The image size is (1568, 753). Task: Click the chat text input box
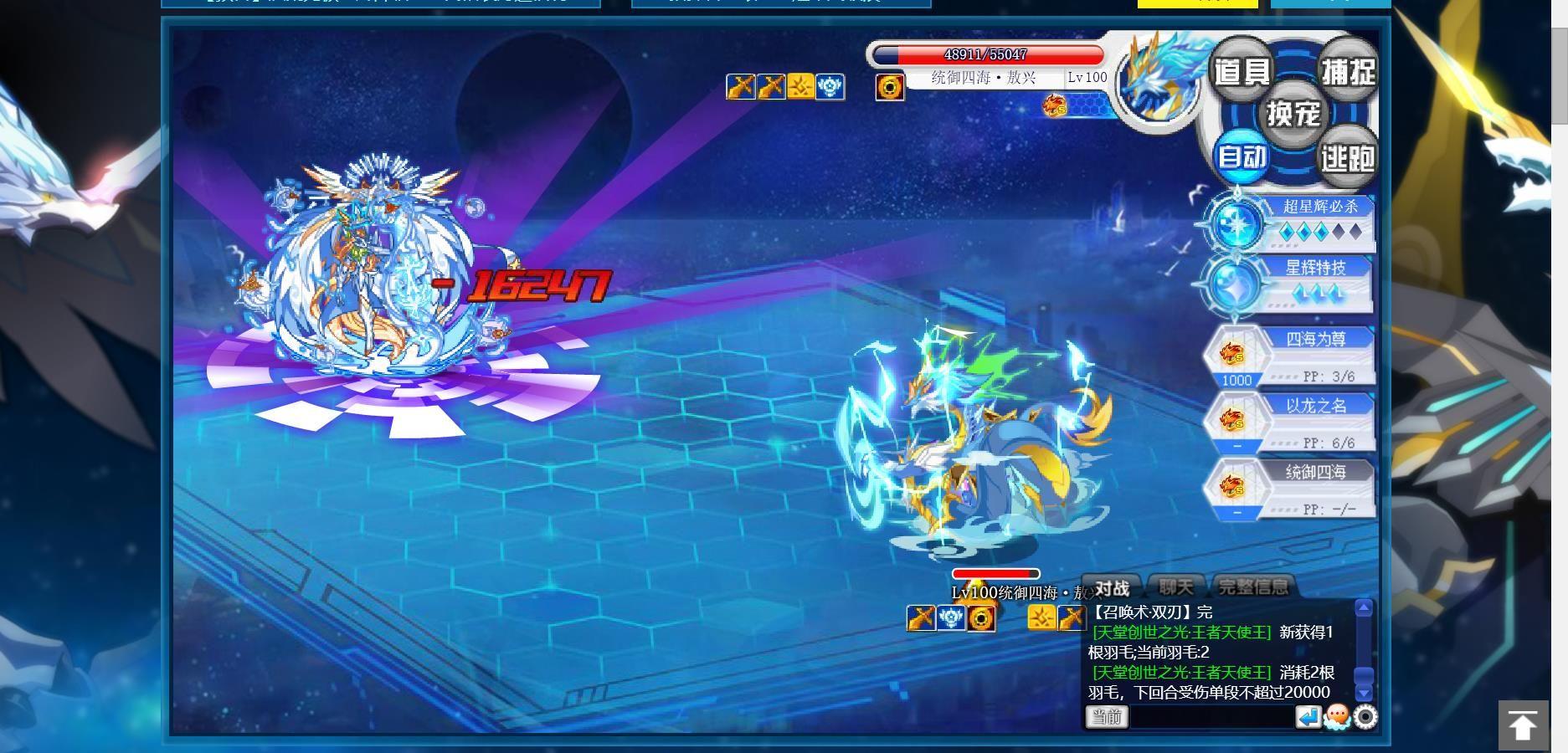tap(1211, 717)
